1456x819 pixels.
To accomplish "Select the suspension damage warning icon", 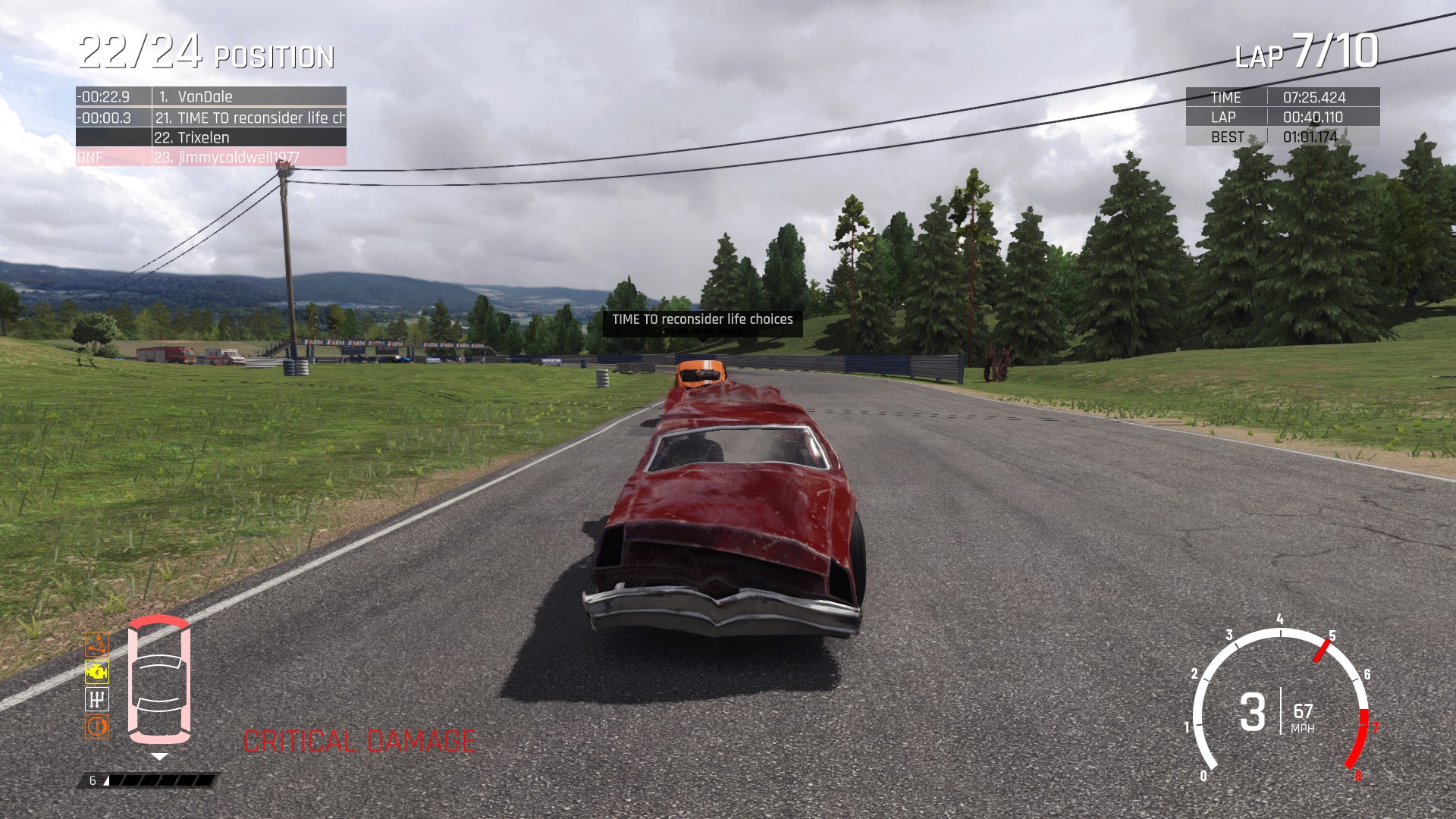I will pyautogui.click(x=96, y=645).
